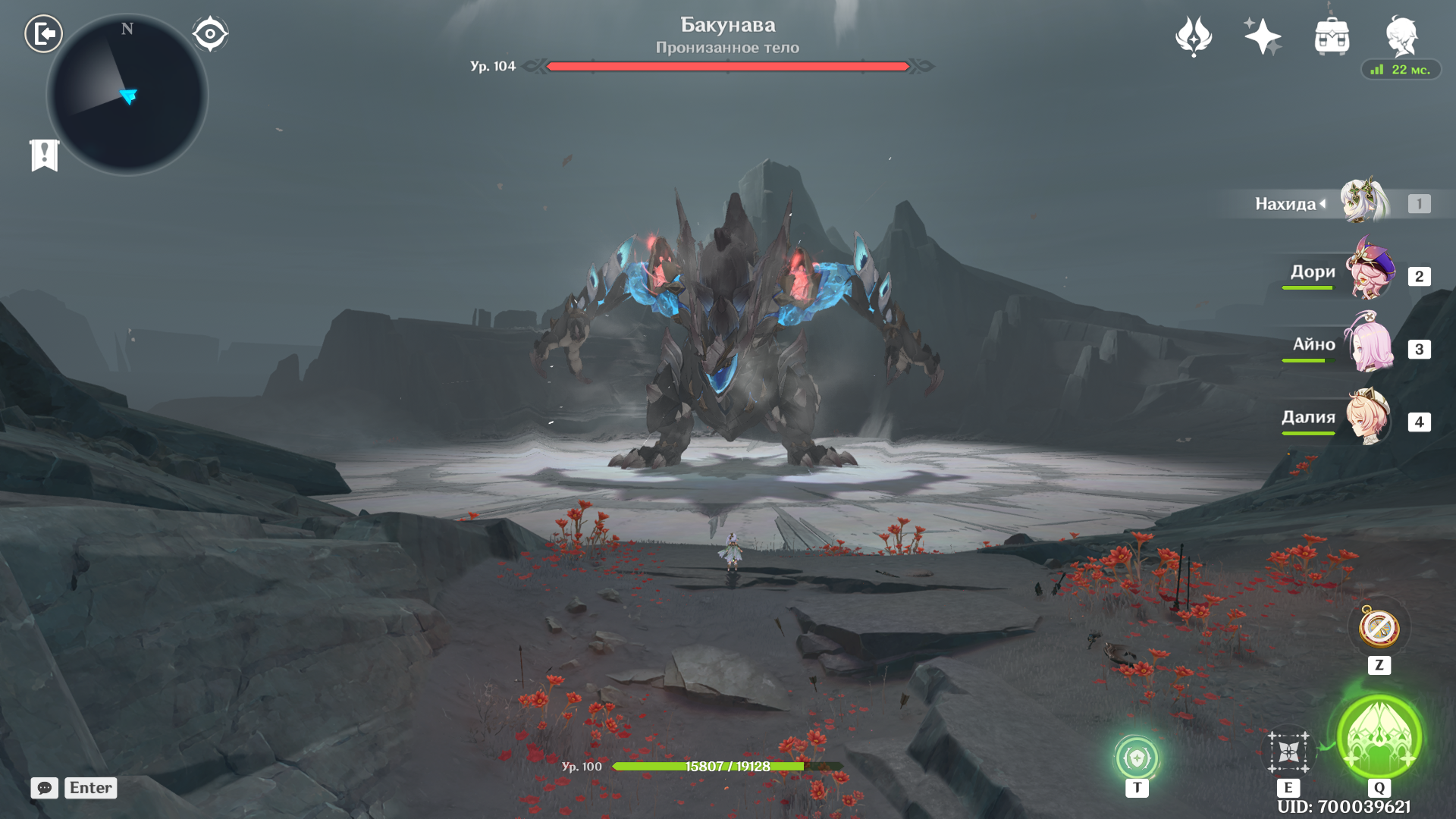Use the compass gadget icon
Screen dimensions: 1456x819
1379,628
